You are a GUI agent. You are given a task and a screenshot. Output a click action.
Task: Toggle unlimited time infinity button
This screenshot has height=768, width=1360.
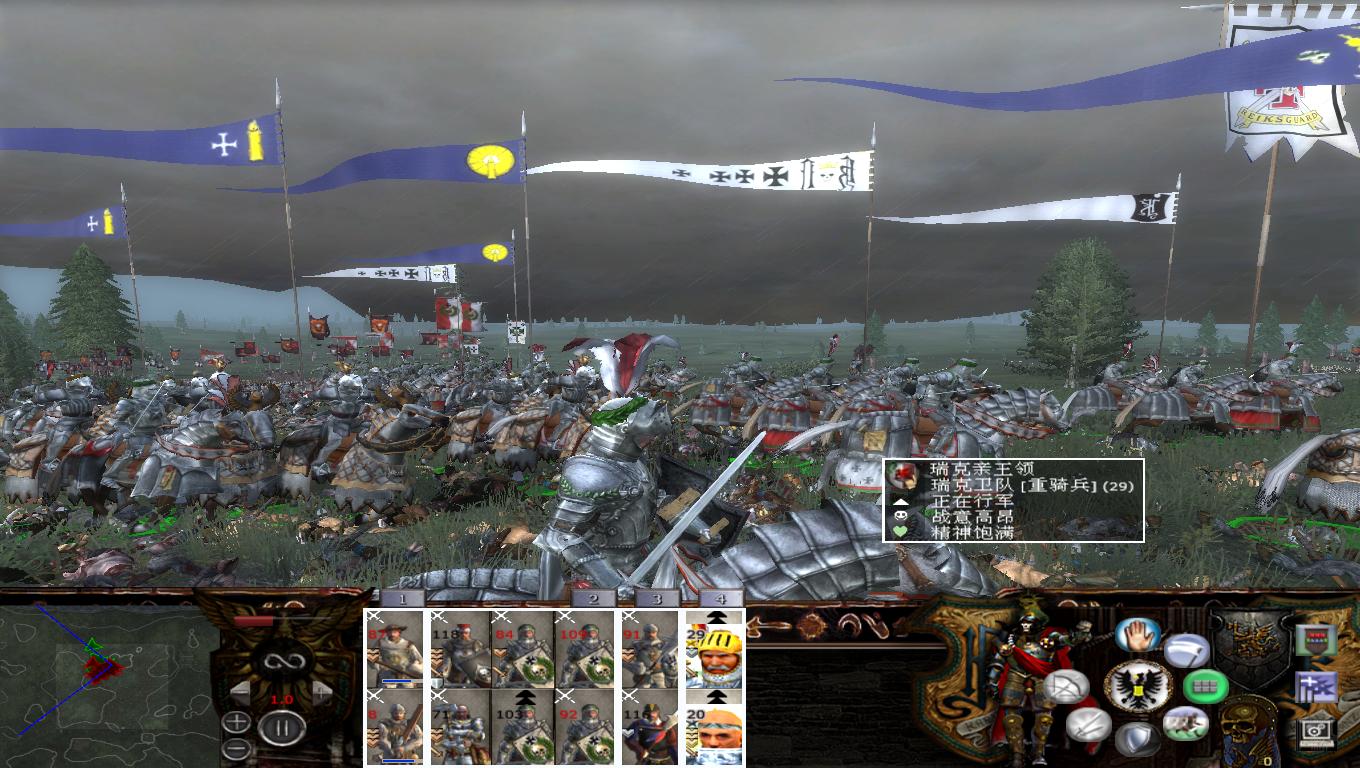(x=281, y=663)
